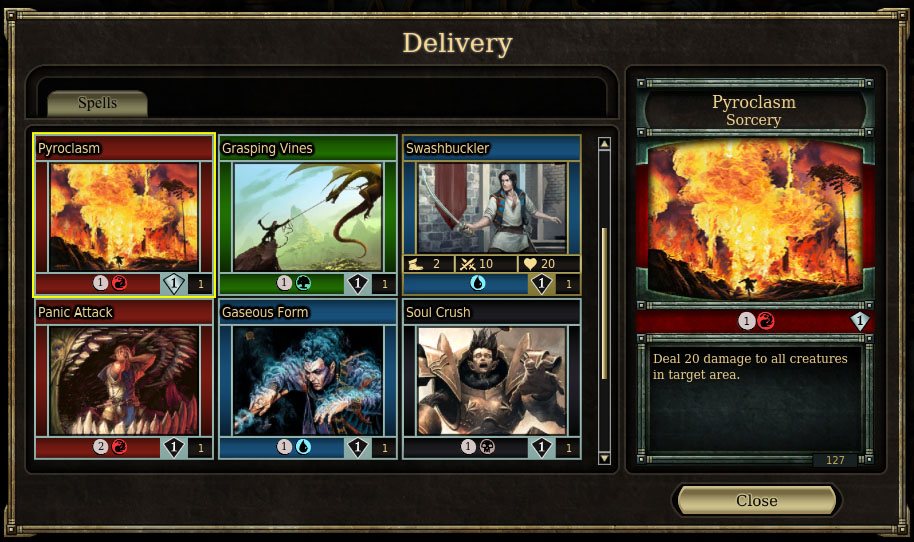
Task: Click the card list scroll-up arrow
Action: pyautogui.click(x=604, y=144)
